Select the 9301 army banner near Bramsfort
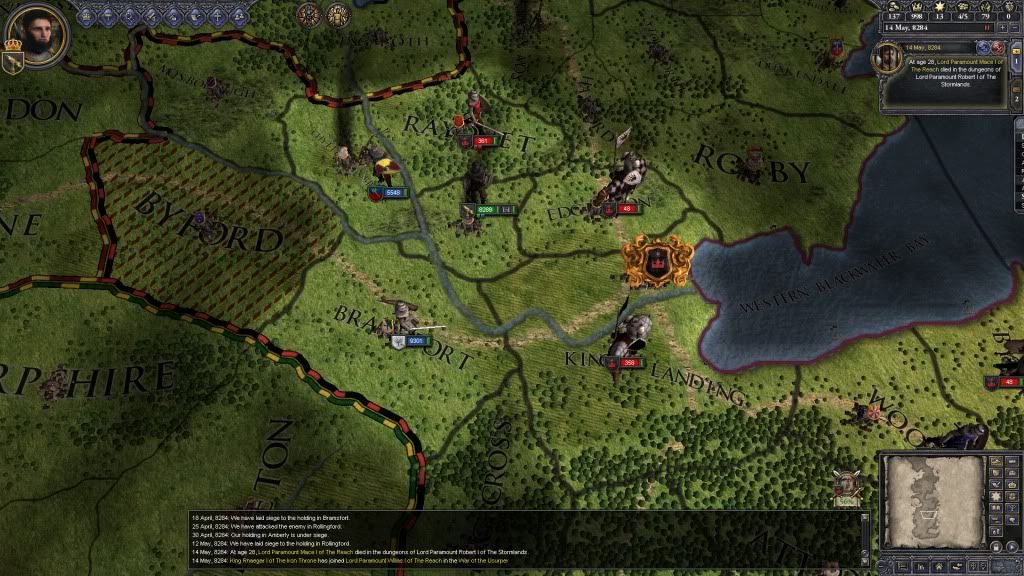Image resolution: width=1024 pixels, height=576 pixels. tap(411, 341)
